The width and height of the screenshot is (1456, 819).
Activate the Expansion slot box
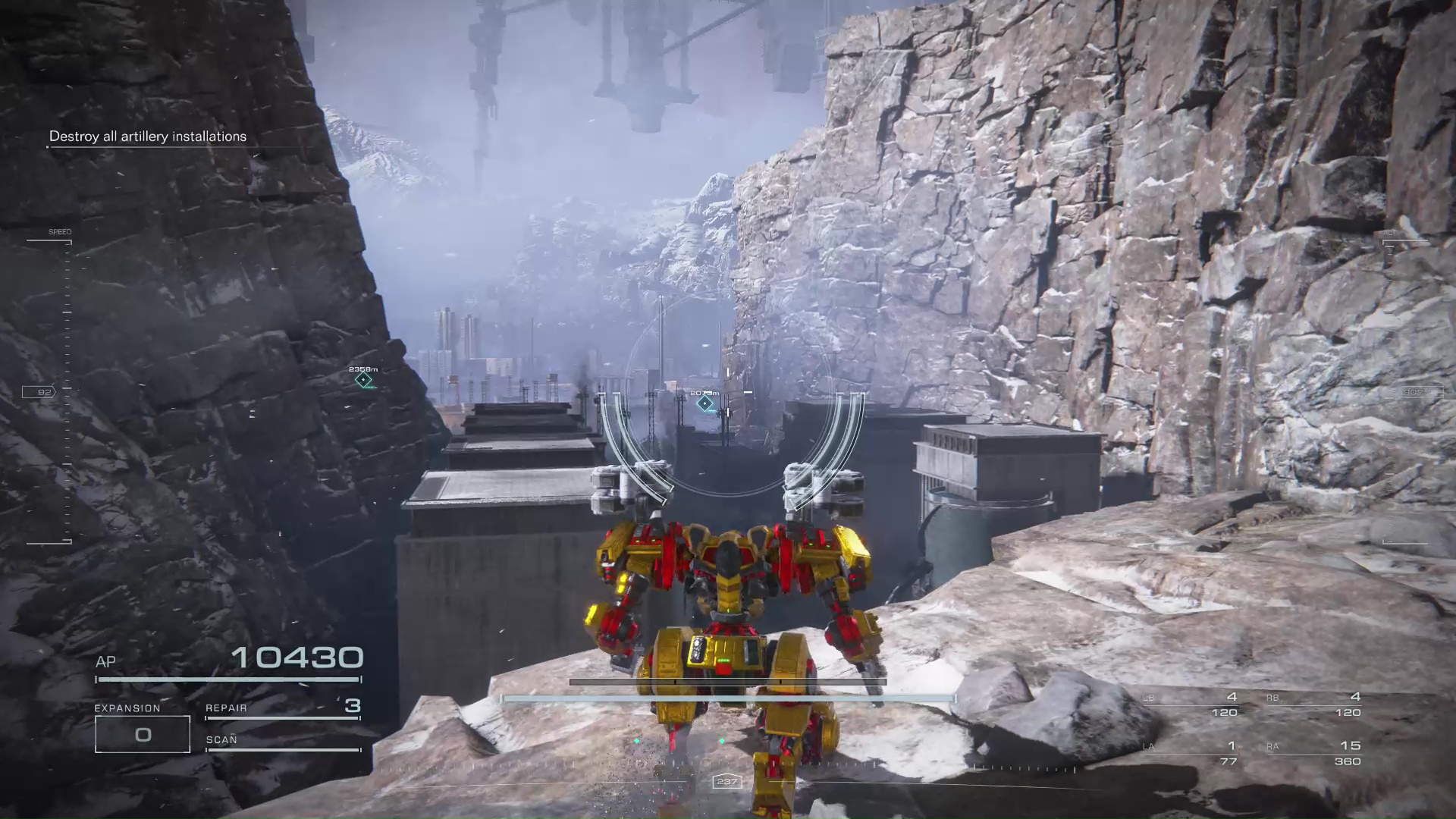click(x=143, y=734)
